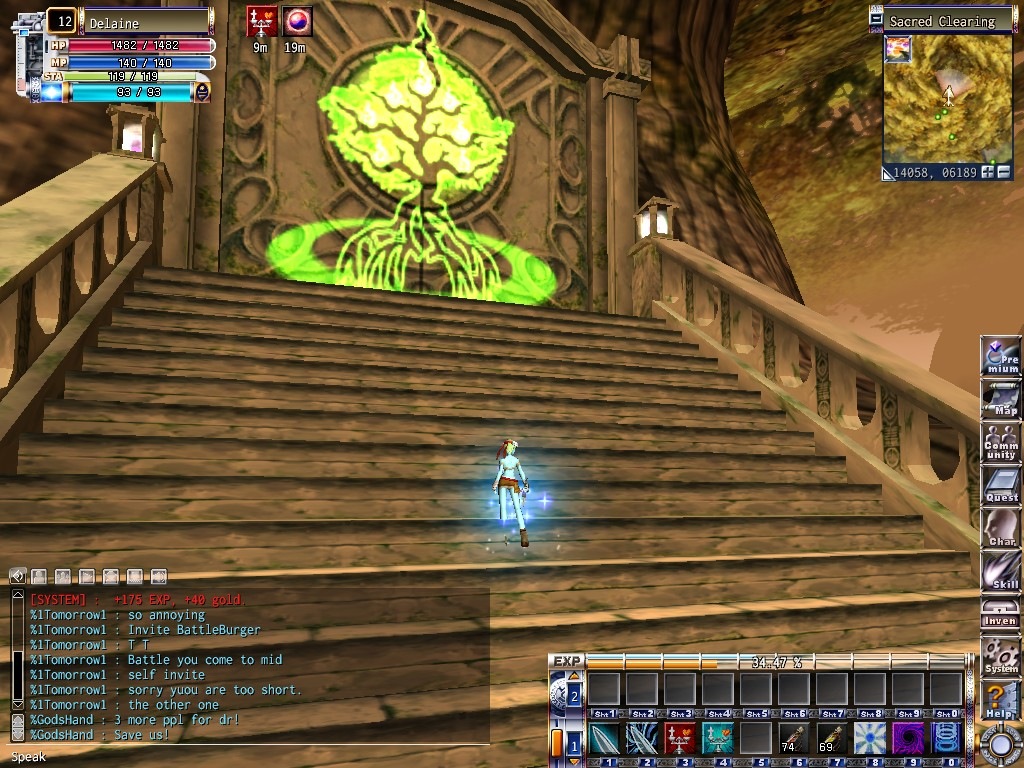The width and height of the screenshot is (1024, 768).
Task: Collapse the Sacred Clearing minimap panel
Action: click(877, 20)
